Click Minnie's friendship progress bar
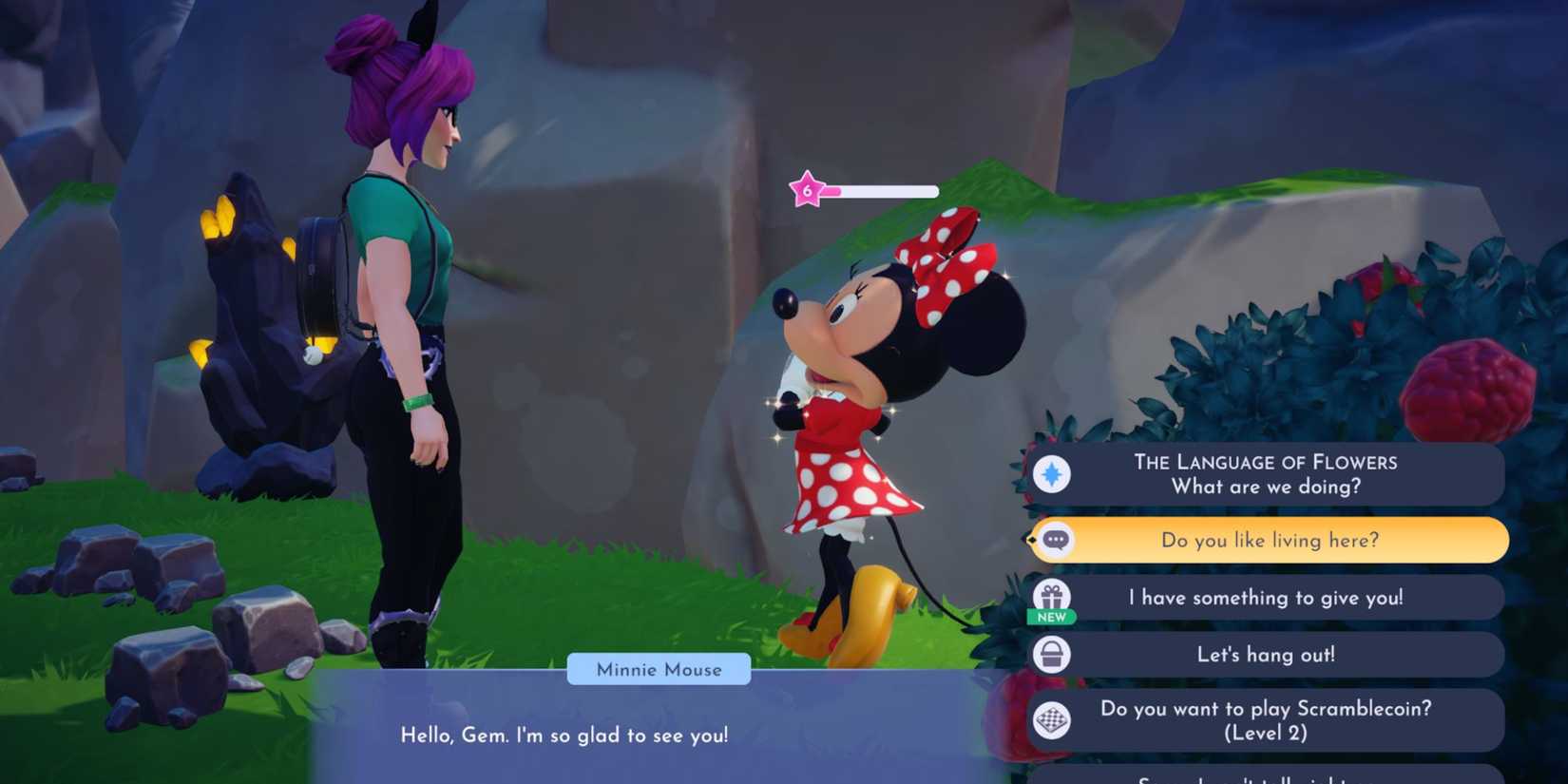Image resolution: width=1568 pixels, height=784 pixels. click(879, 190)
